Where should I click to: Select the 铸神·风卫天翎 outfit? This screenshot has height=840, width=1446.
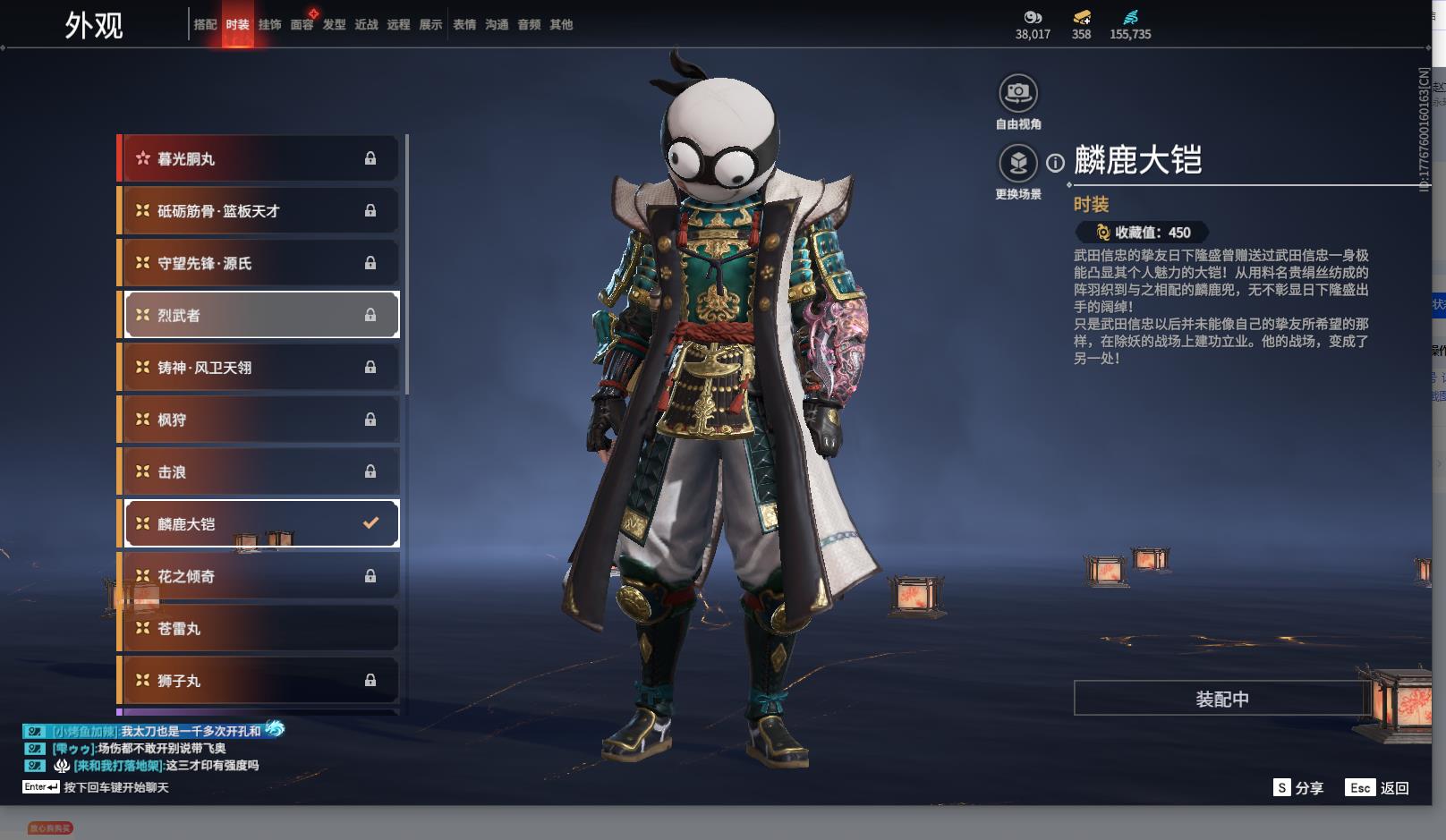pyautogui.click(x=259, y=368)
